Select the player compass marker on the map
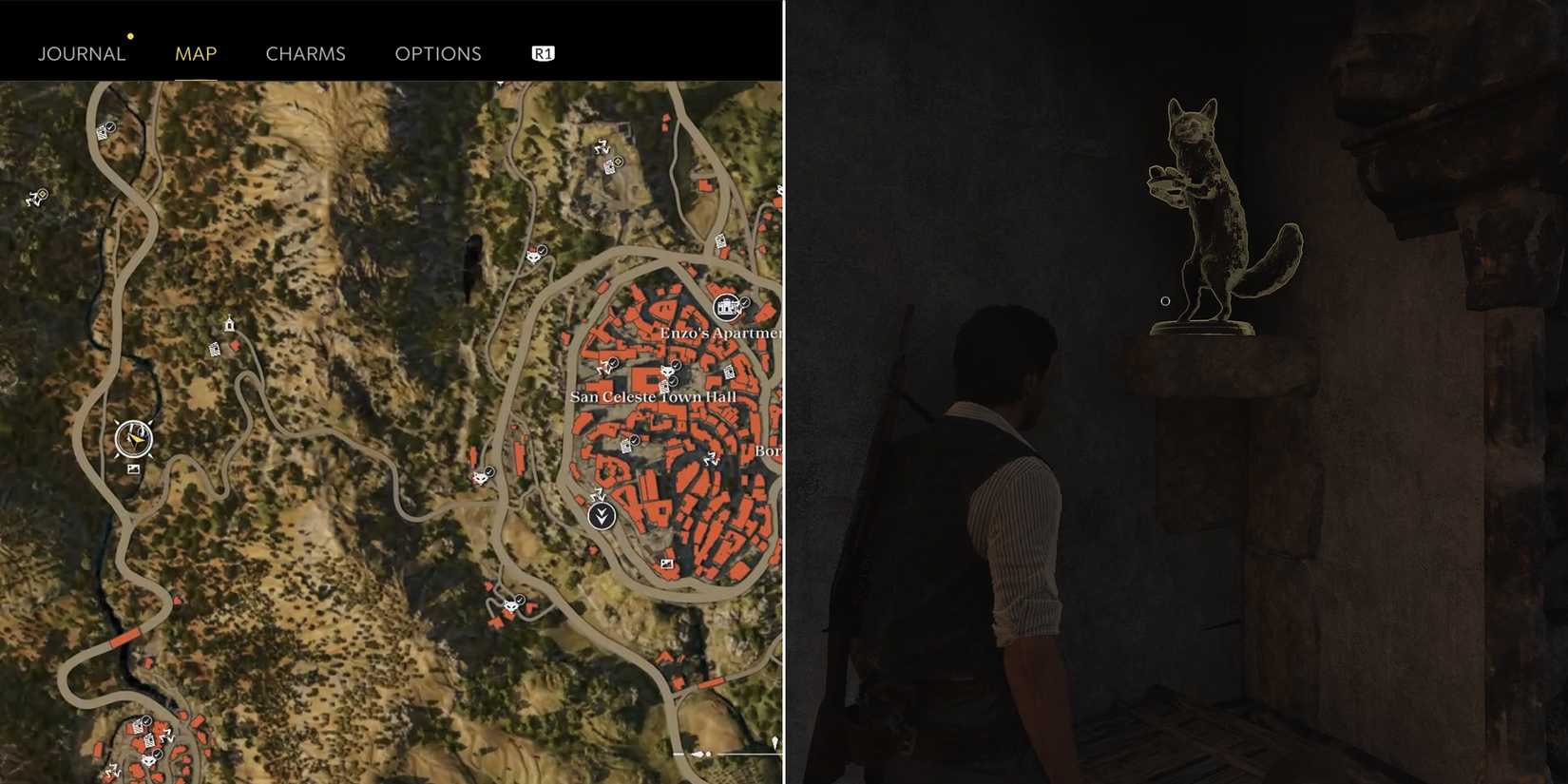Viewport: 1568px width, 784px height. [x=133, y=438]
